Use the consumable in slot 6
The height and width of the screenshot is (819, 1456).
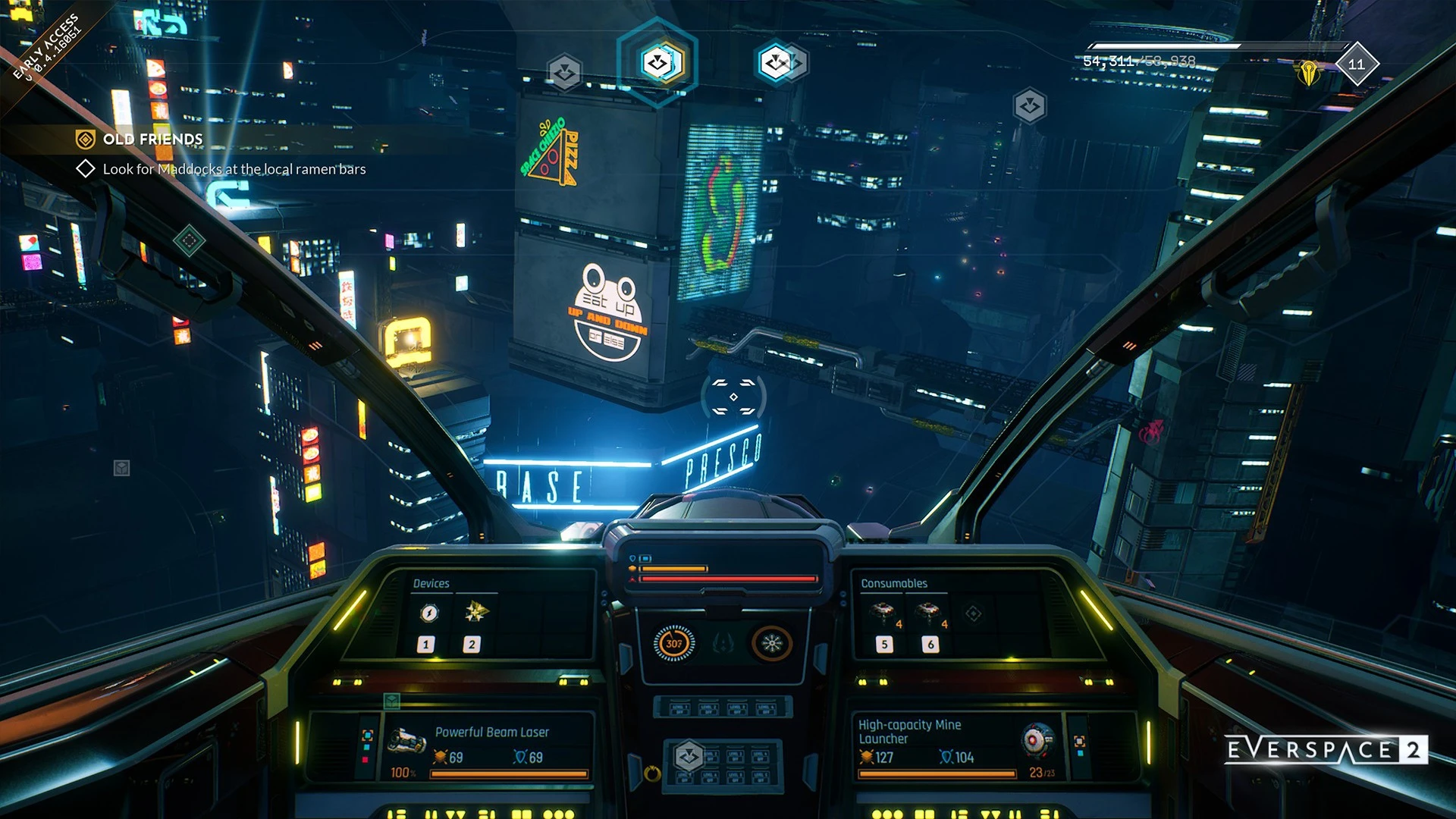click(927, 613)
